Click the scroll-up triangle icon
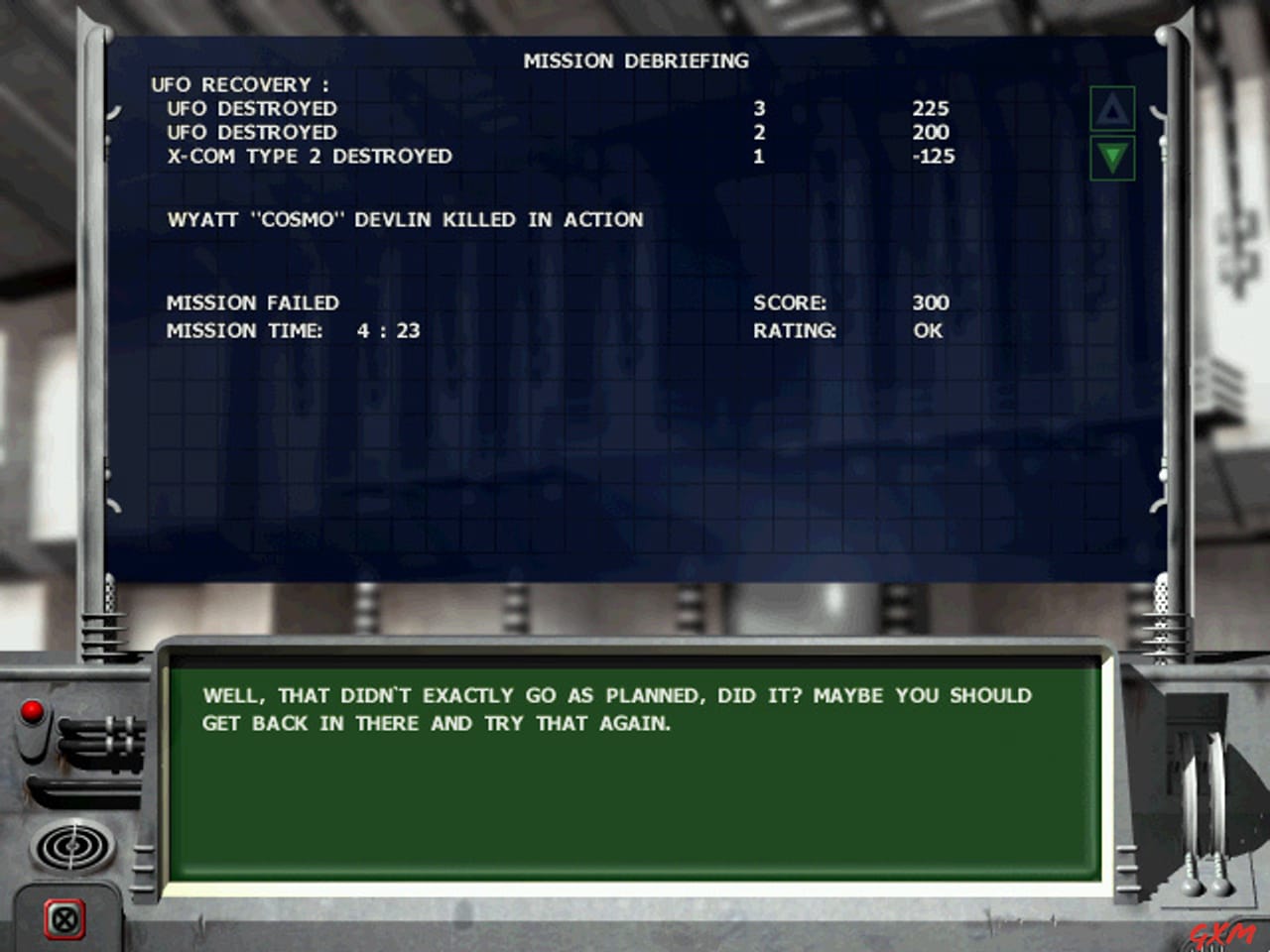The image size is (1270, 952). point(1113,109)
